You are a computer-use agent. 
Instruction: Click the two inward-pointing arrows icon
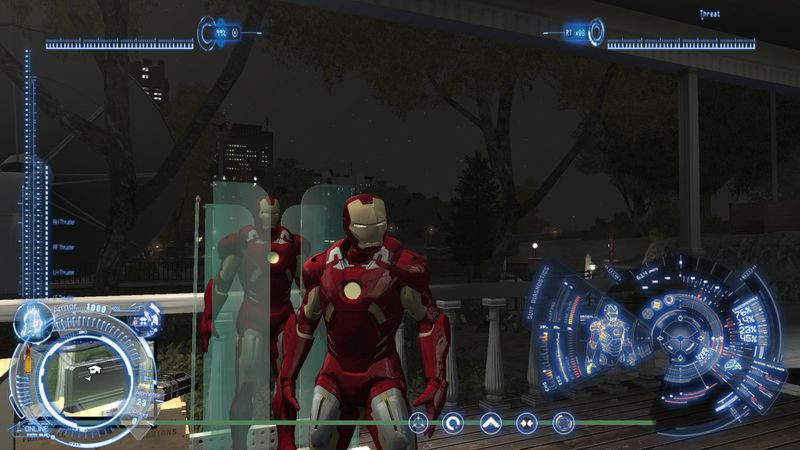click(x=527, y=423)
